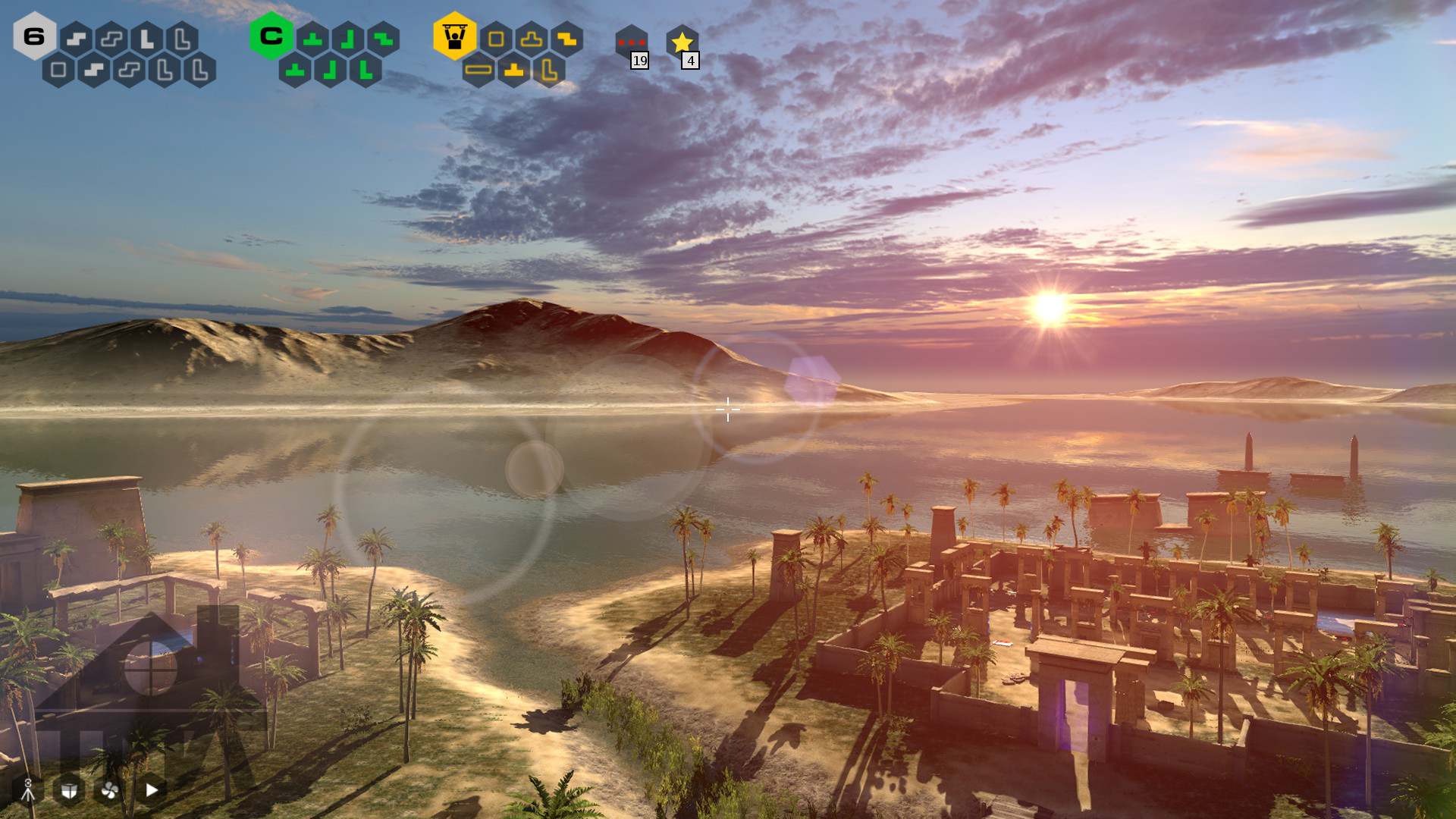This screenshot has height=819, width=1456.
Task: Choose the yellow raised-arms figure hexagon
Action: point(454,36)
